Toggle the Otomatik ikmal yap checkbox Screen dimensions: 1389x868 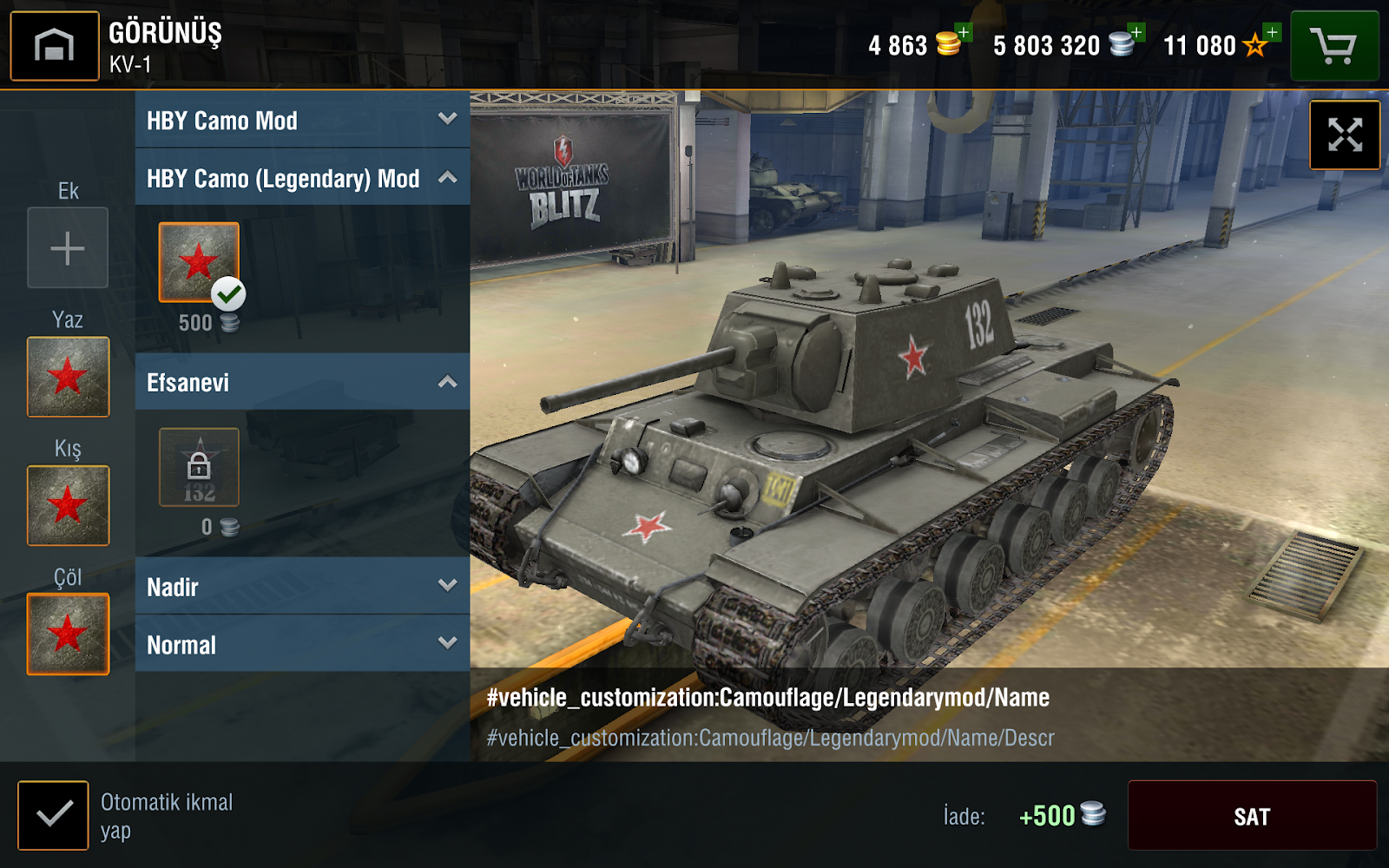tap(53, 815)
